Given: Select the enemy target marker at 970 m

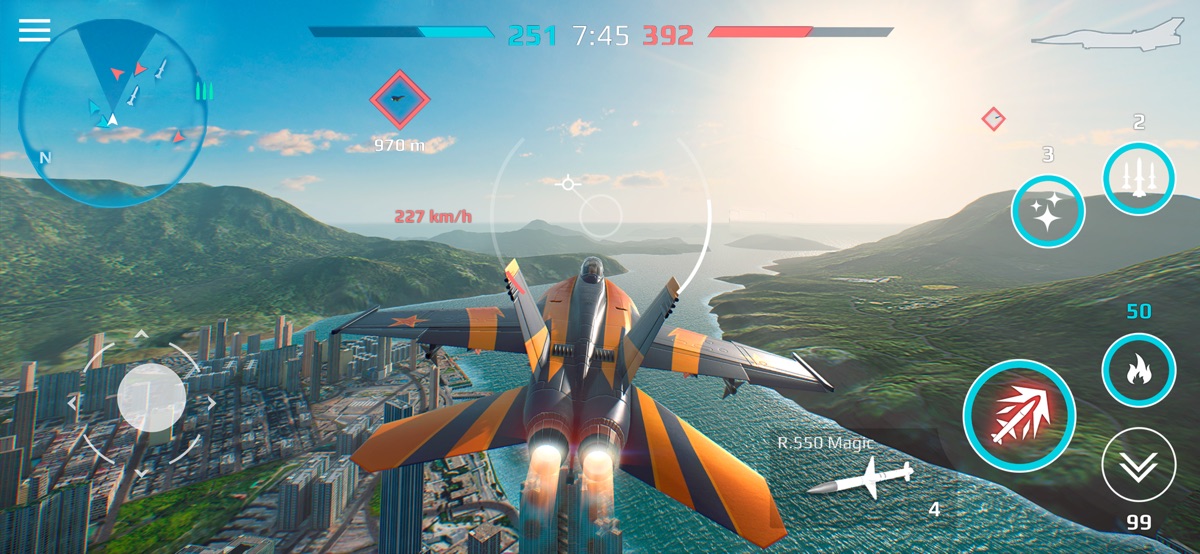Looking at the screenshot, I should pos(399,99).
